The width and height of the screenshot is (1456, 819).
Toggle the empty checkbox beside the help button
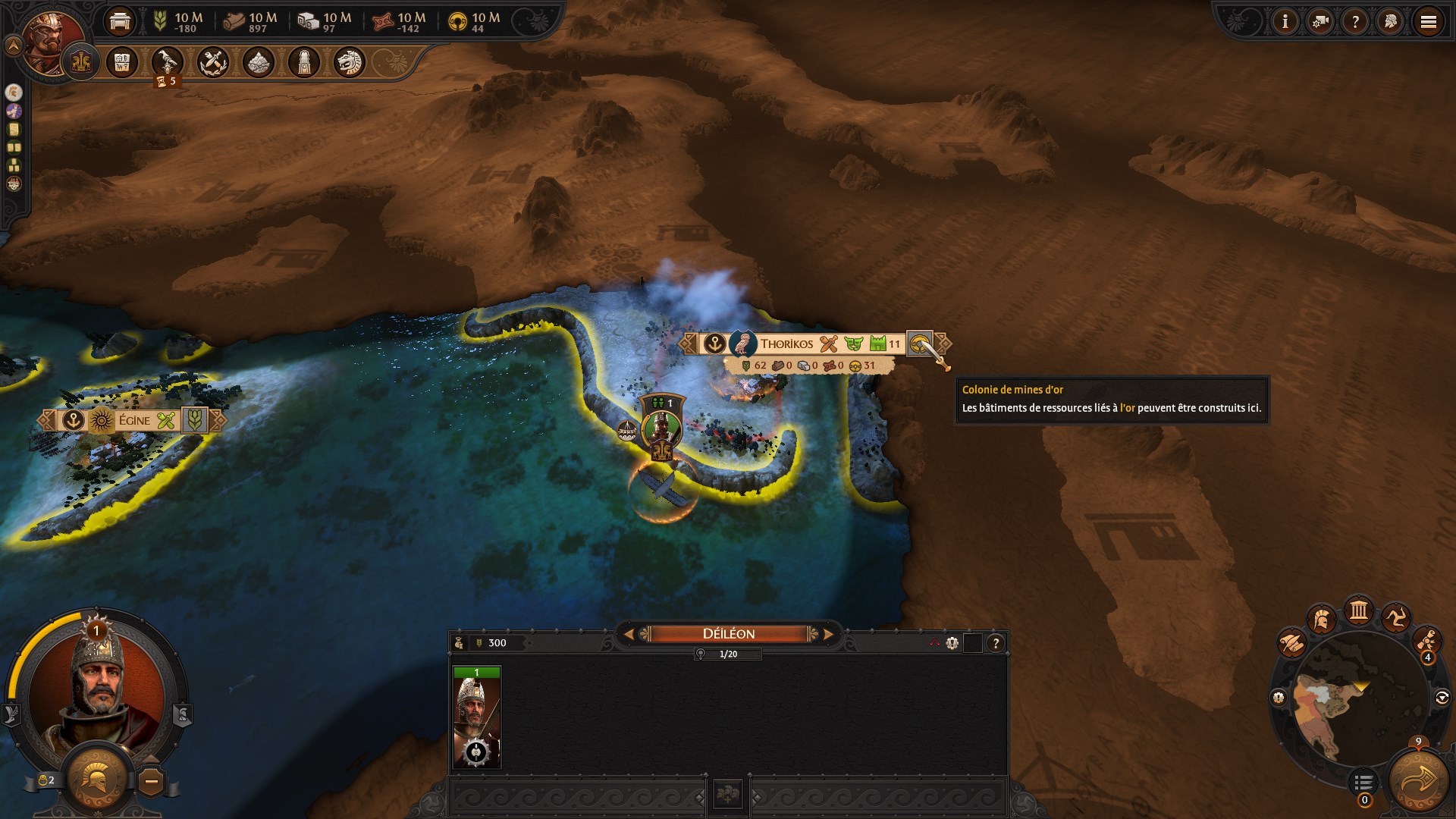click(973, 645)
